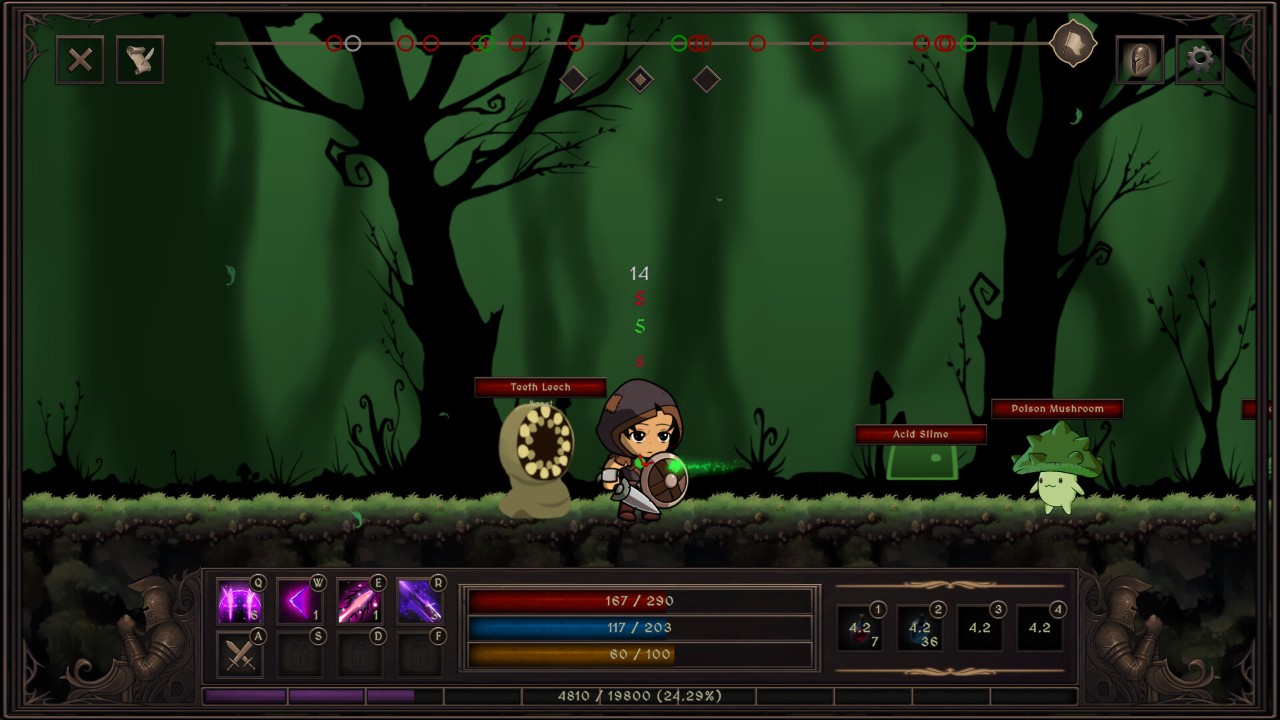Image resolution: width=1280 pixels, height=720 pixels.
Task: Use the blue mana potion in slot 2
Action: pyautogui.click(x=920, y=628)
